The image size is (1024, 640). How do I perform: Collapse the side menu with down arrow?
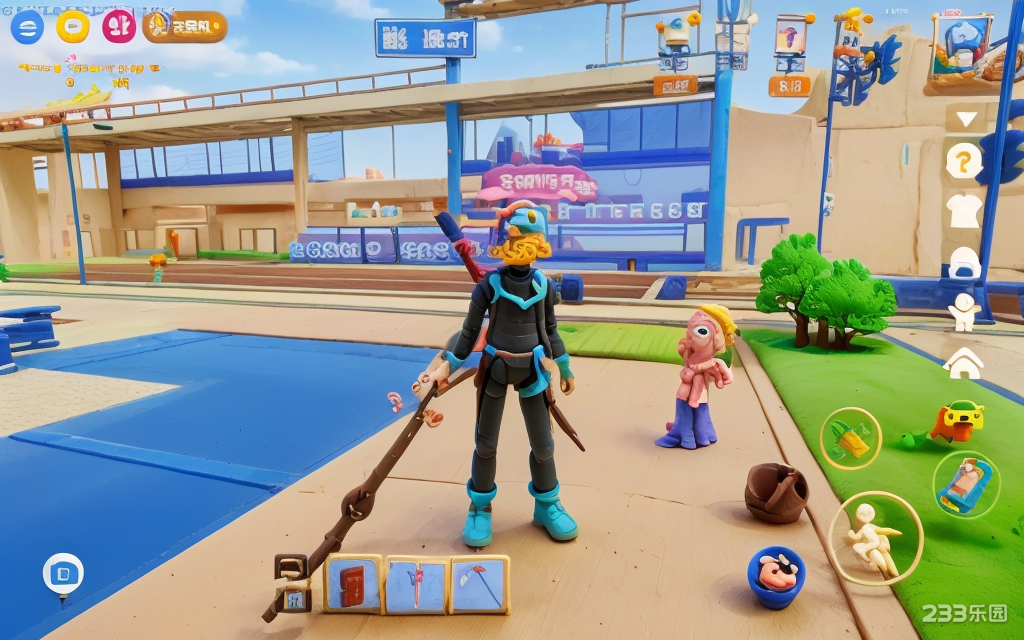(966, 119)
